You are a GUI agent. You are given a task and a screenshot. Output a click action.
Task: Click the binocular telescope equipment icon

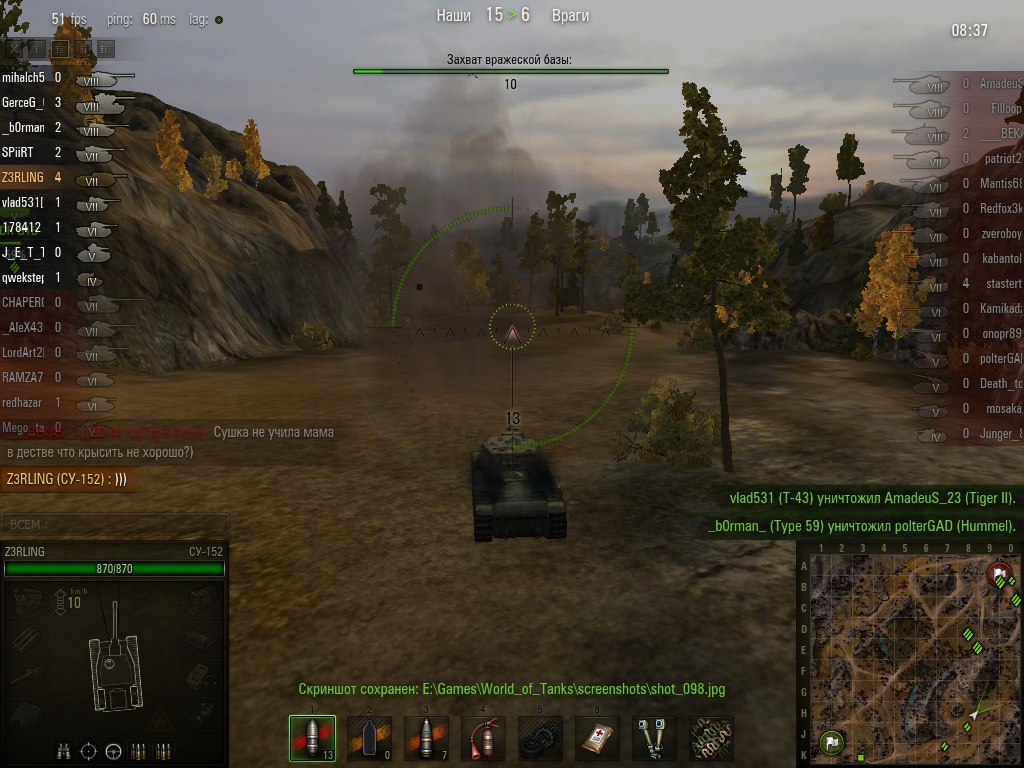click(x=654, y=738)
